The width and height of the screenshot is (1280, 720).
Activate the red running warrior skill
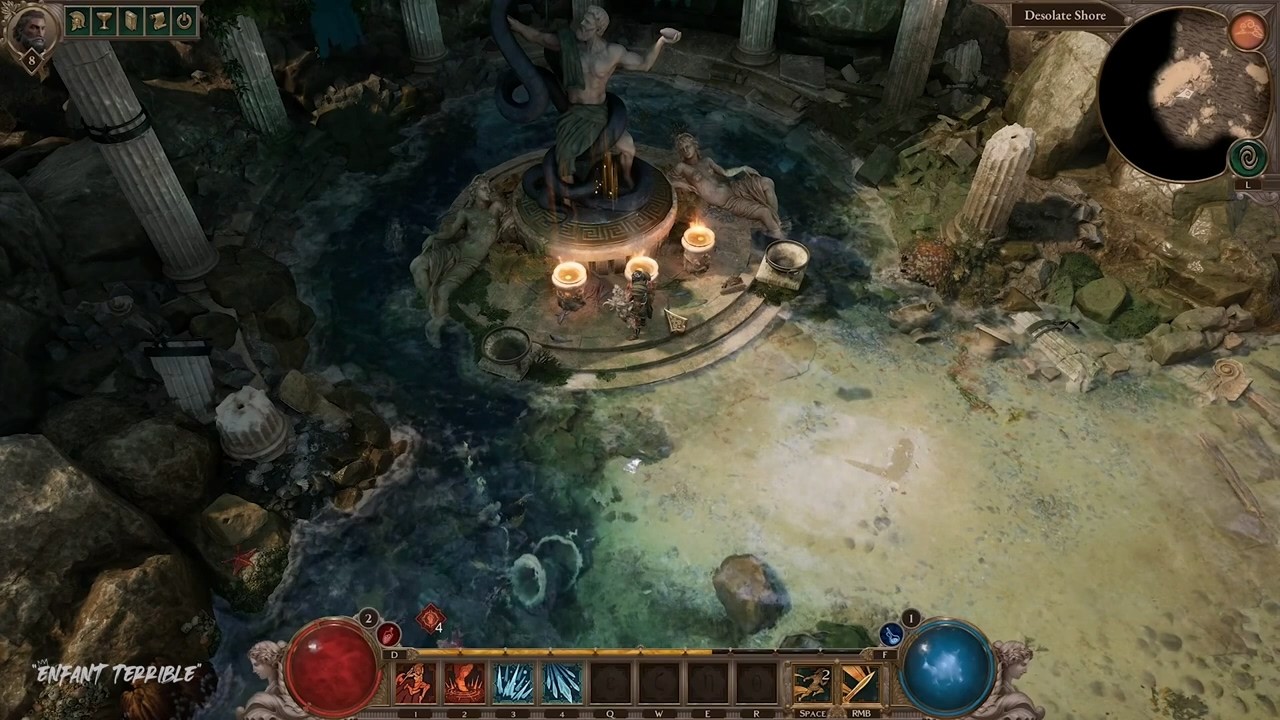point(415,684)
